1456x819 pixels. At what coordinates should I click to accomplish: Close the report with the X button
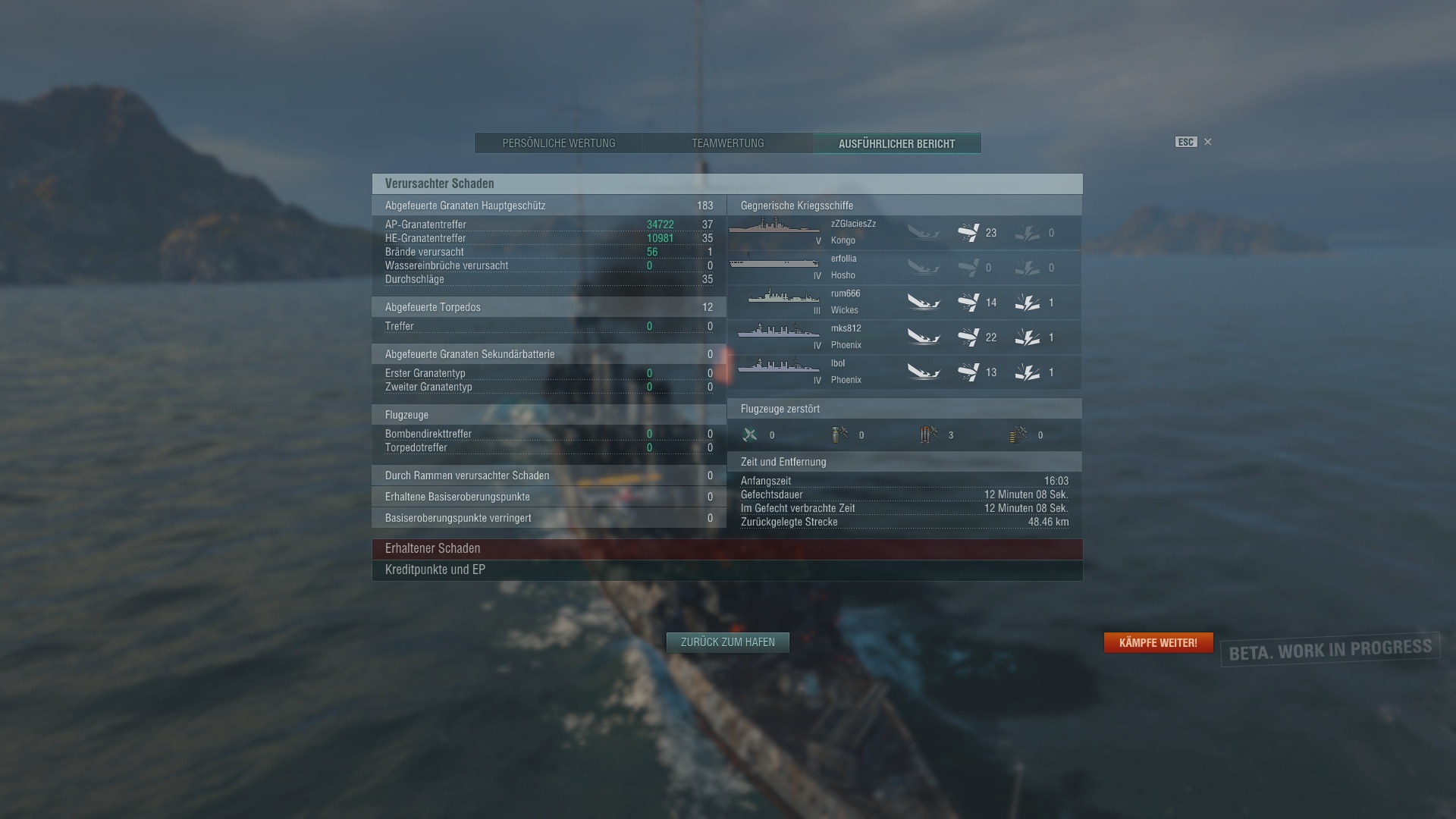point(1208,142)
